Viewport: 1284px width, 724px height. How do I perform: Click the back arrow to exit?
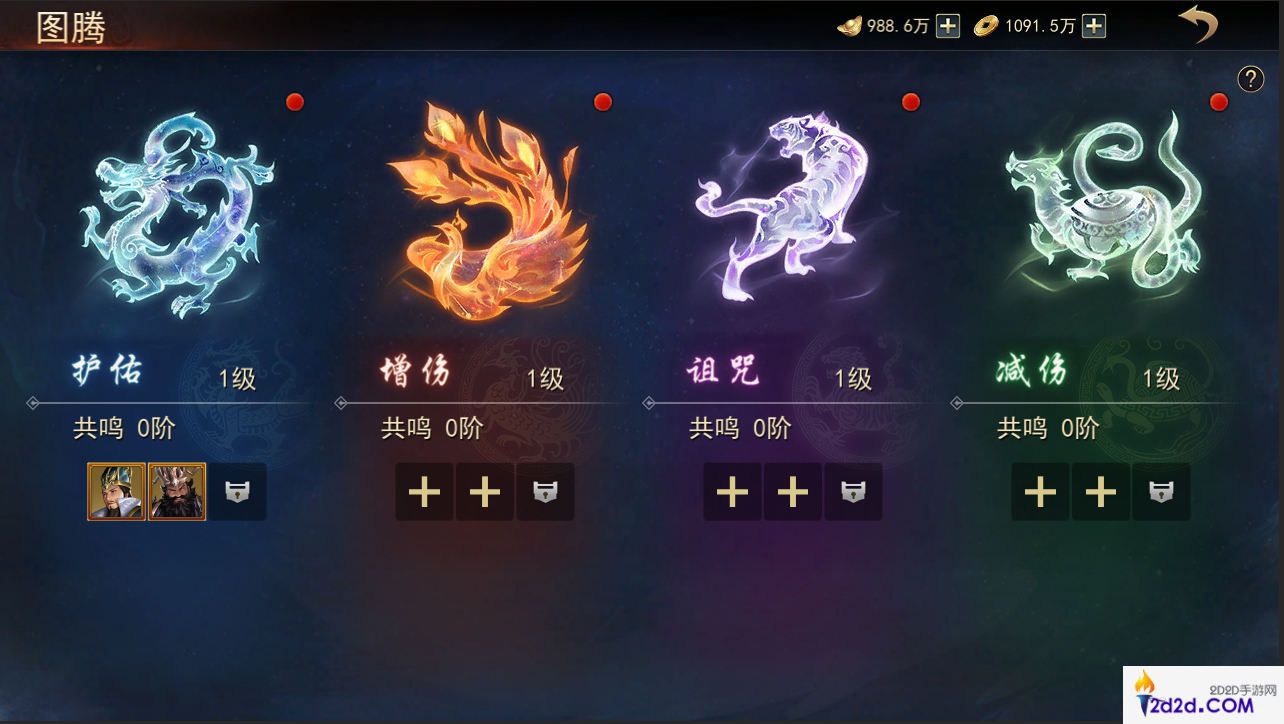pyautogui.click(x=1199, y=25)
